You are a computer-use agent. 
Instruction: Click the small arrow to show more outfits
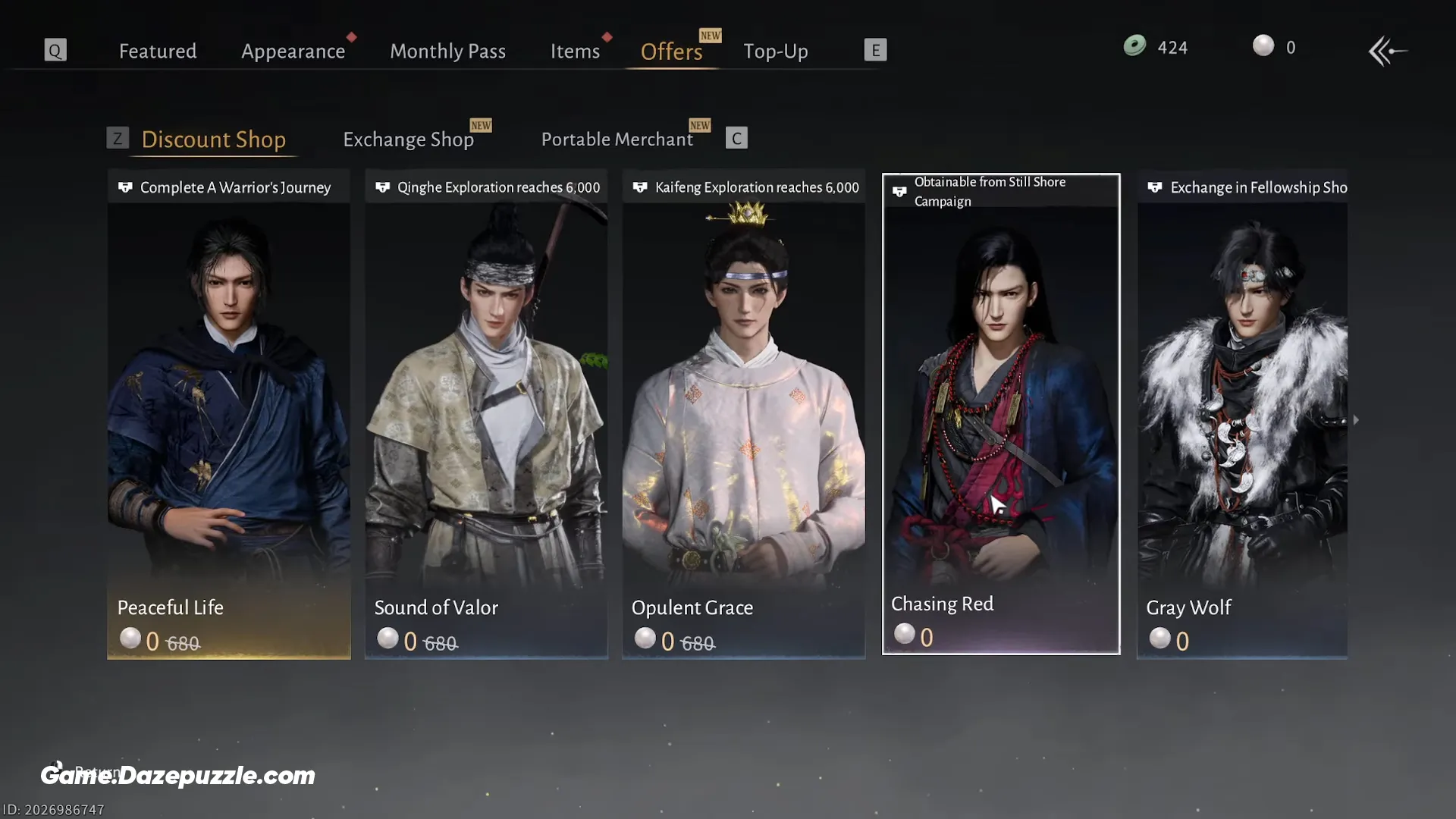(1356, 419)
